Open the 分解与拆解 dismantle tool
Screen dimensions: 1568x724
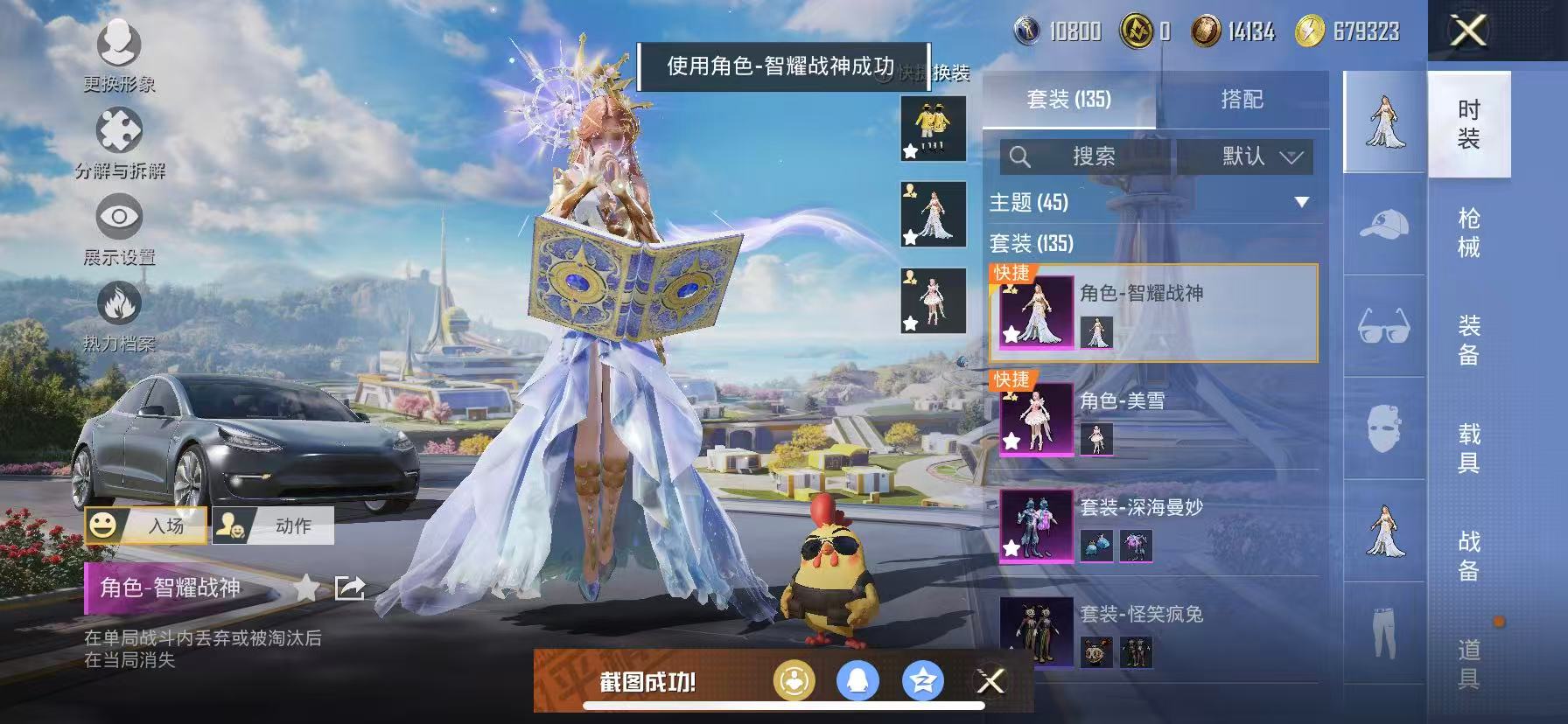pos(121,129)
